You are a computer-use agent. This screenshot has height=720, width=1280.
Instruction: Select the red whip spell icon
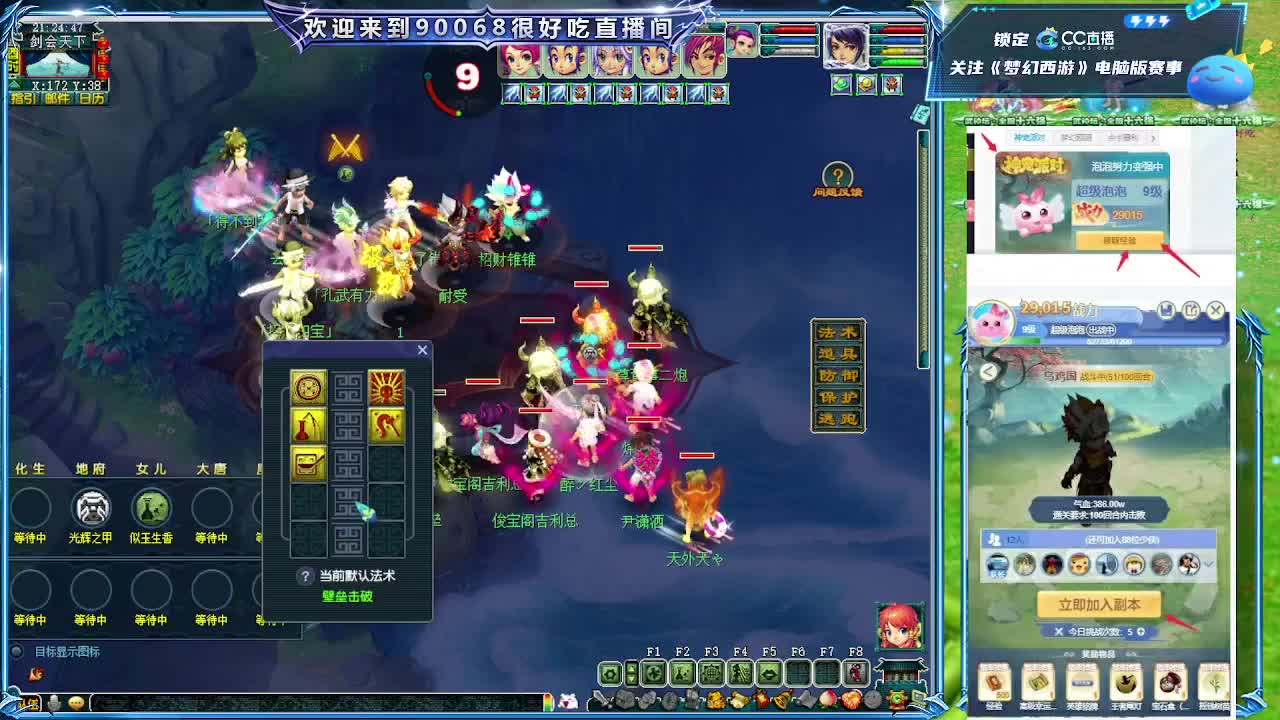[385, 424]
